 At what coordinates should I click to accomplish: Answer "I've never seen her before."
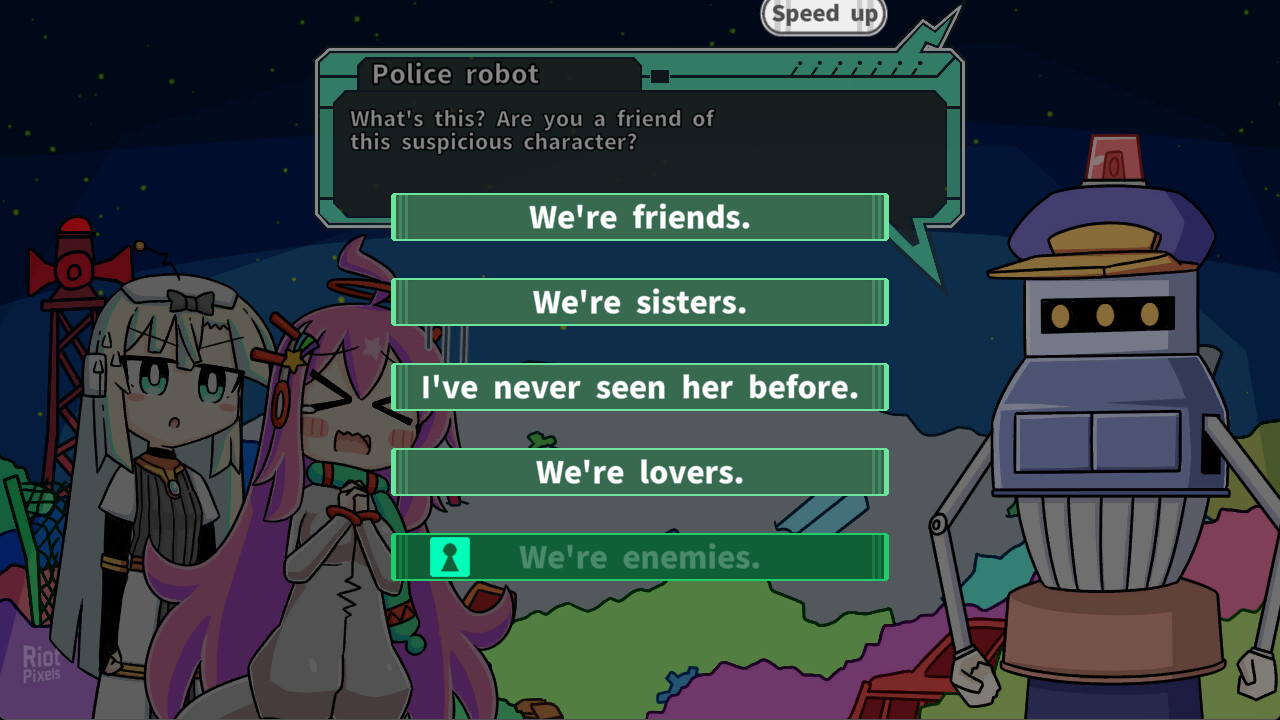[640, 387]
